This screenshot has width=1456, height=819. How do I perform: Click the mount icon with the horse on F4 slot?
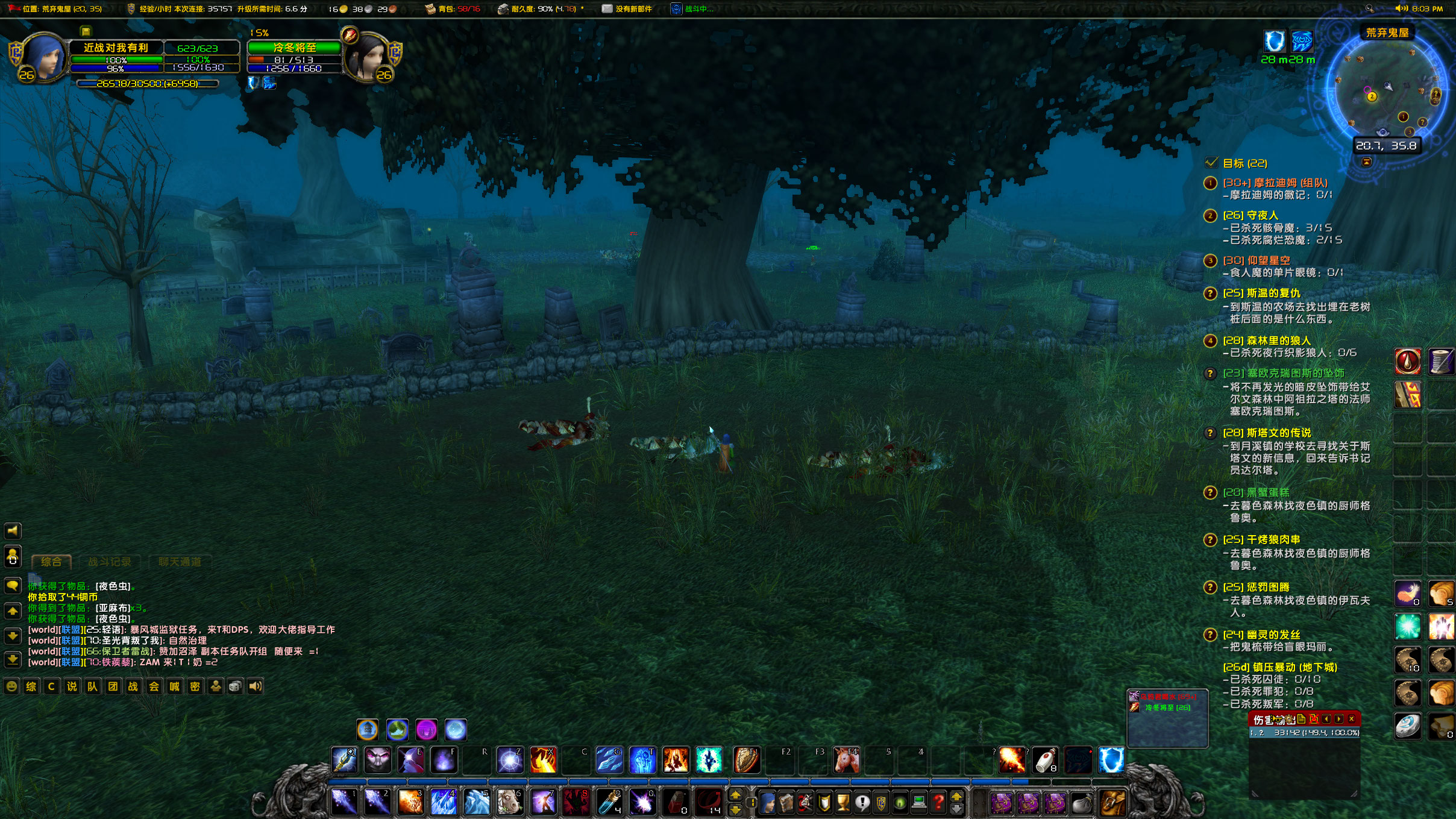pyautogui.click(x=845, y=761)
